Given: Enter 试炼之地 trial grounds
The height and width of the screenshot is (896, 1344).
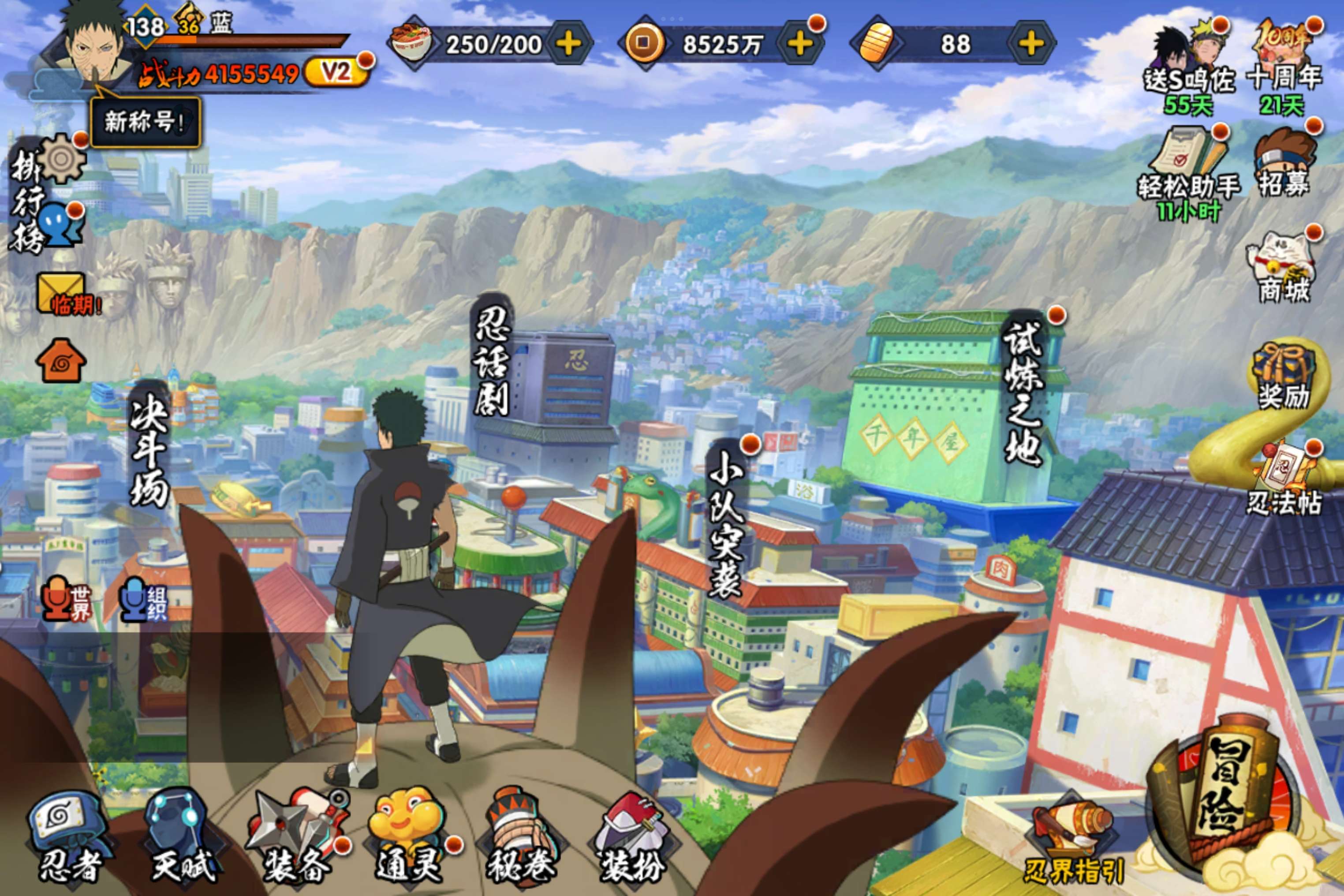Looking at the screenshot, I should [x=1024, y=394].
